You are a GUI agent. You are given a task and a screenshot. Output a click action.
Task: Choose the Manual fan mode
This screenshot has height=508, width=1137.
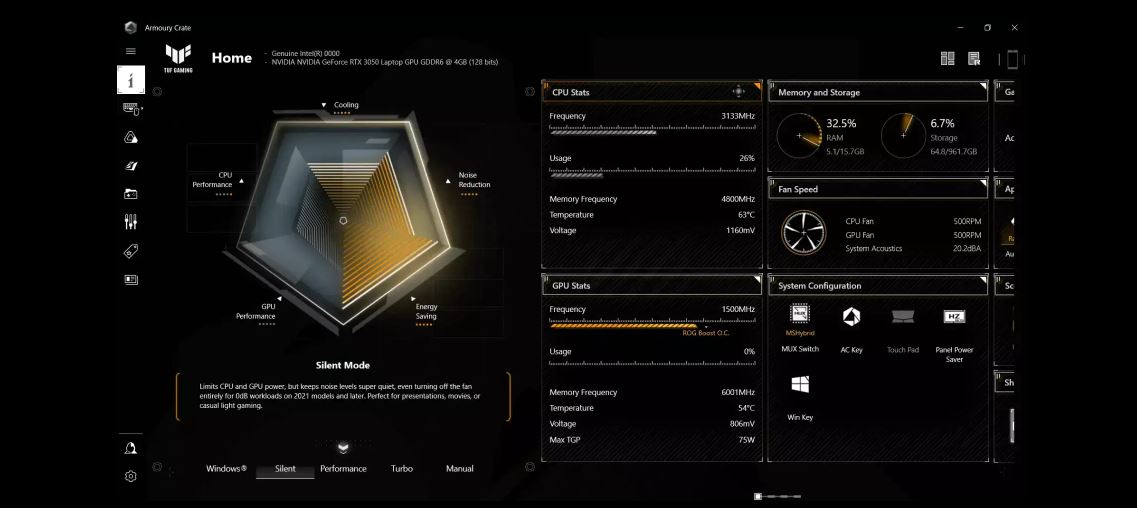tap(459, 469)
